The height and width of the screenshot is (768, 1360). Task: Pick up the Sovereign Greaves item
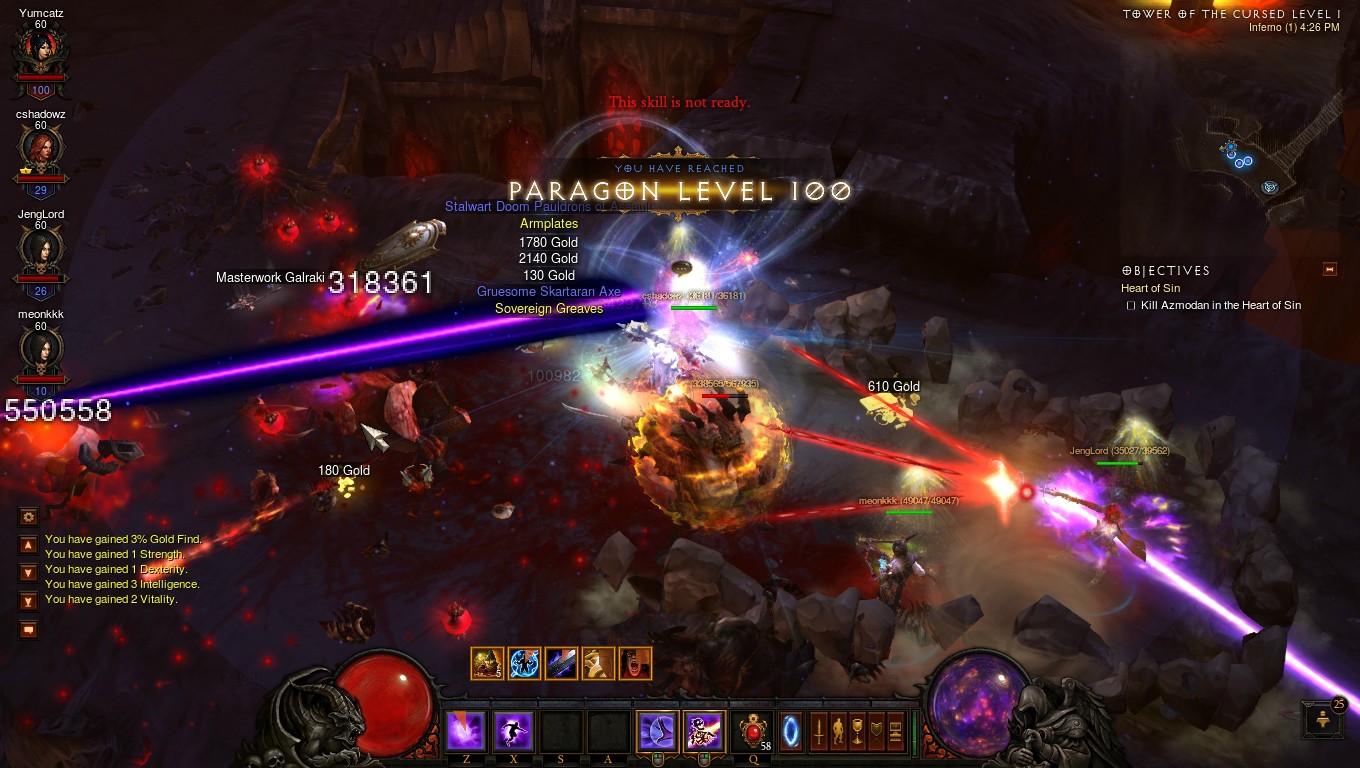pyautogui.click(x=549, y=309)
